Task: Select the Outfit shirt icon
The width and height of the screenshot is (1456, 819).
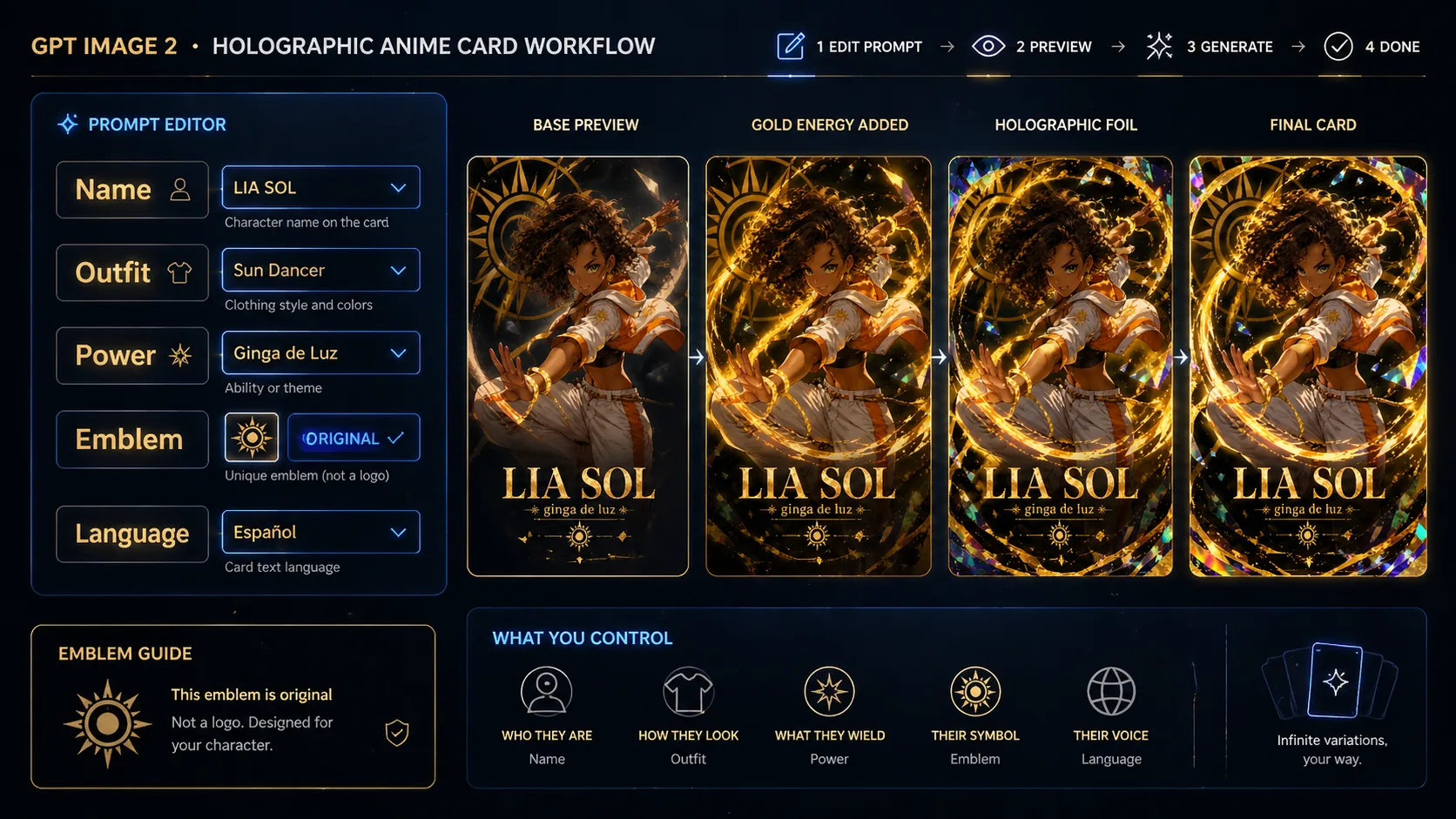Action: click(x=180, y=272)
